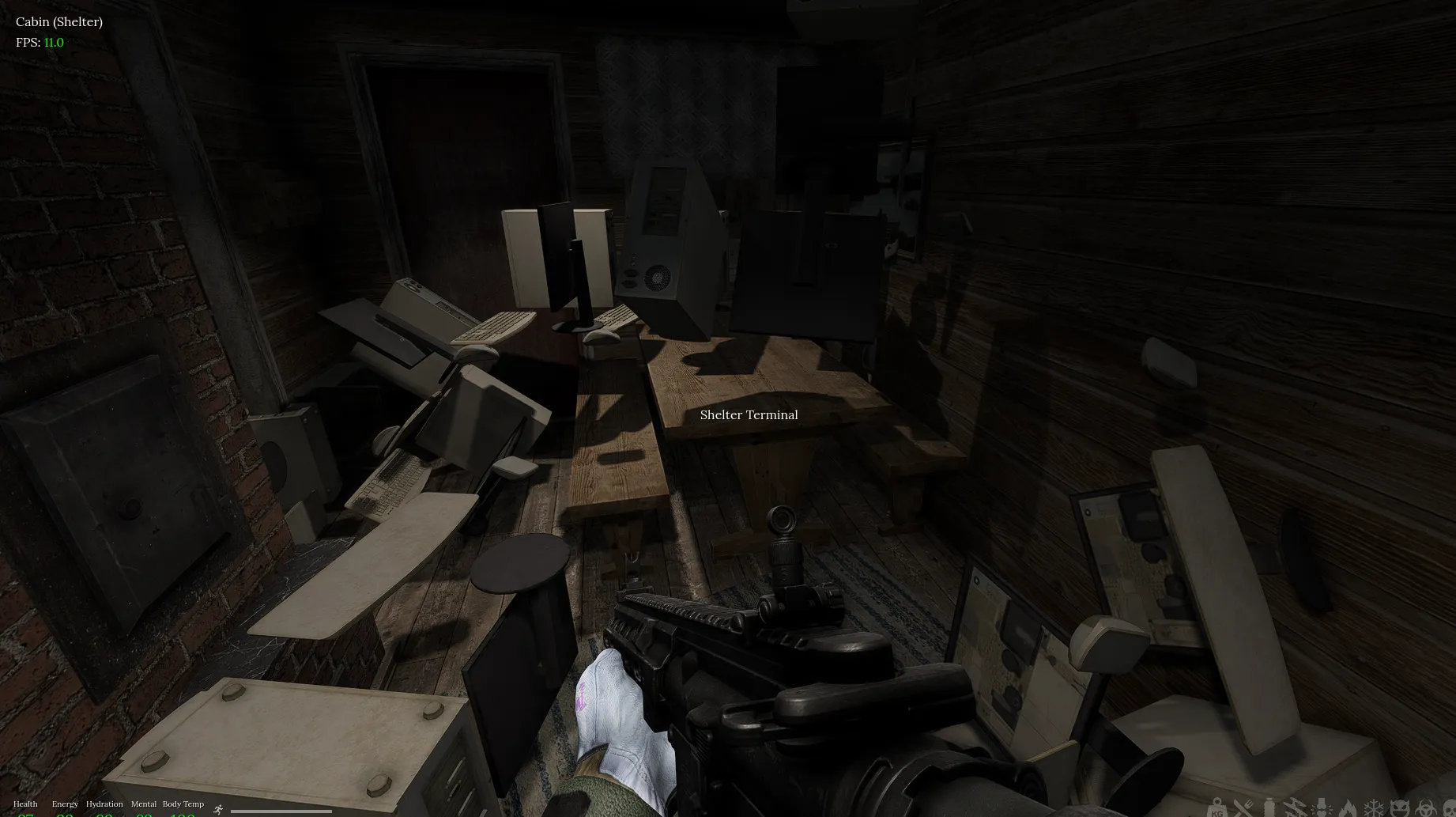Click the skull death status icon
The height and width of the screenshot is (817, 1456).
click(x=1450, y=808)
